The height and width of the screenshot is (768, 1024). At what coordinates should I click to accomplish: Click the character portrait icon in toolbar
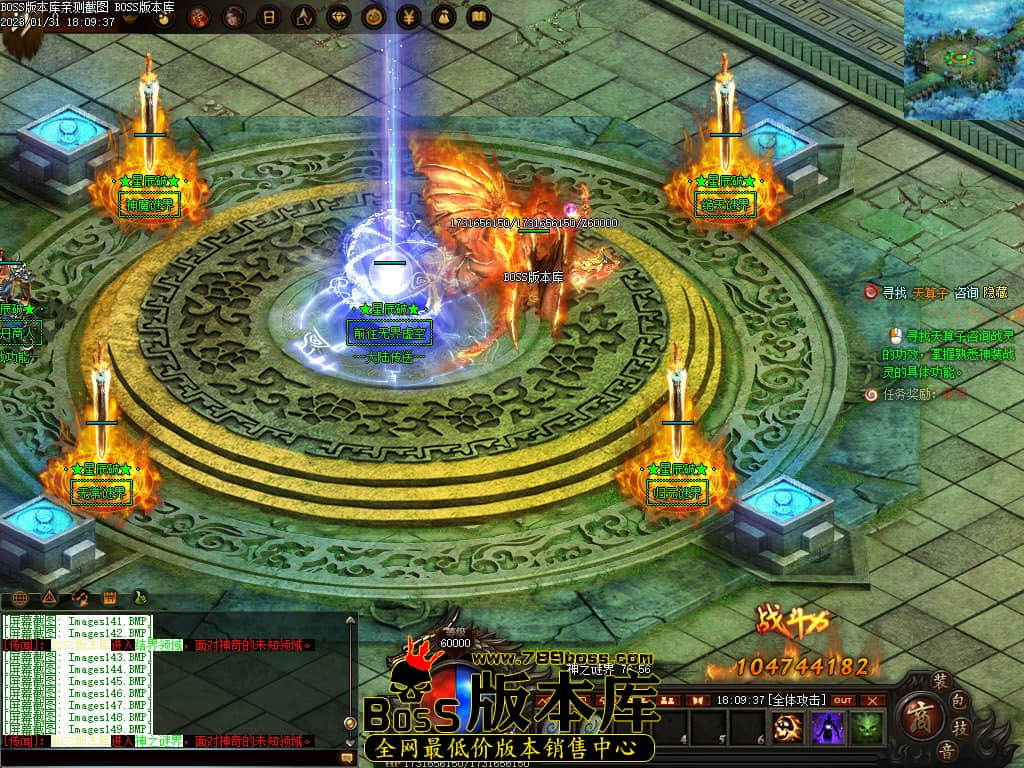coord(232,17)
